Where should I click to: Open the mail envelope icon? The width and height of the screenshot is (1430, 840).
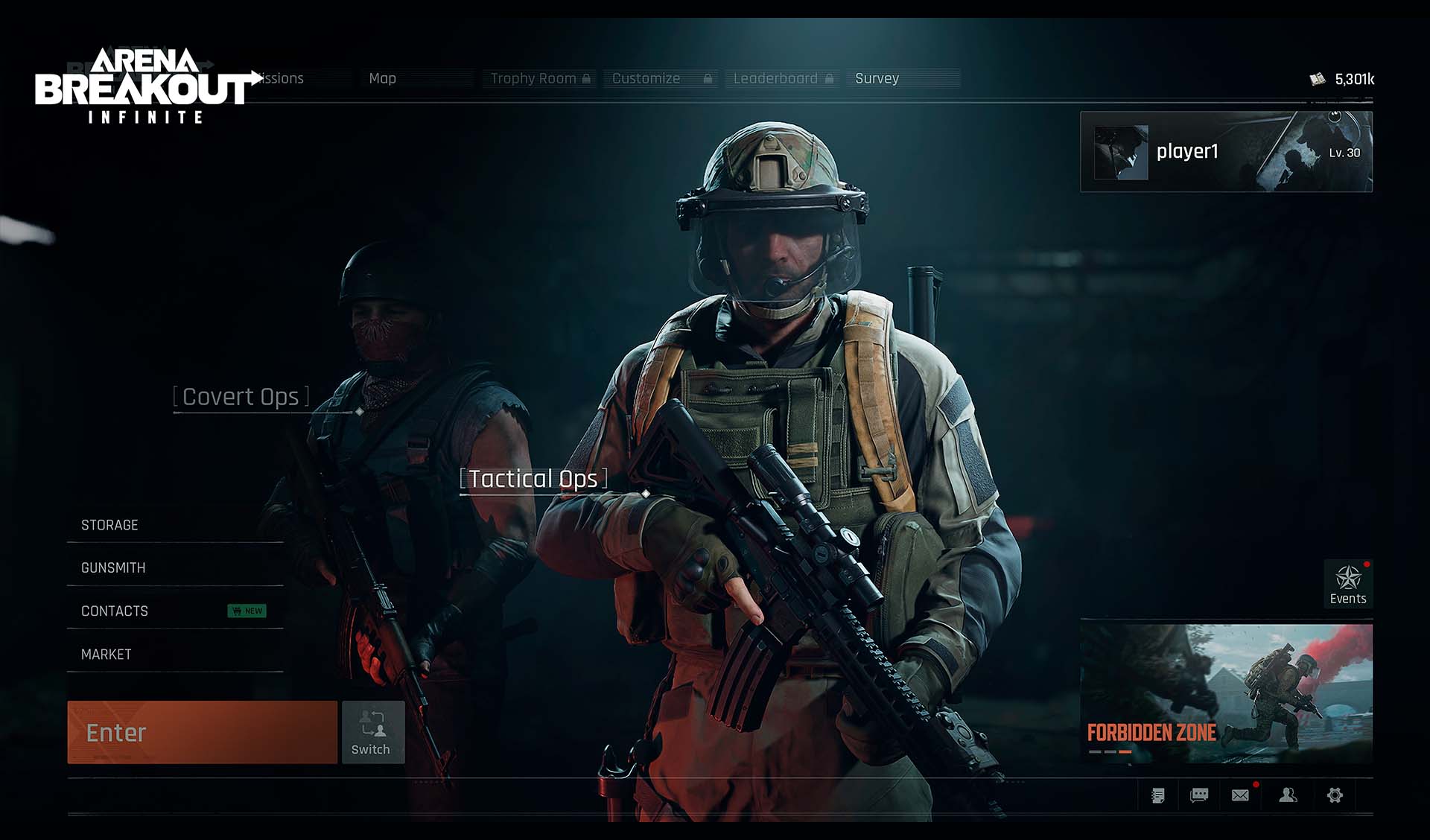tap(1240, 795)
